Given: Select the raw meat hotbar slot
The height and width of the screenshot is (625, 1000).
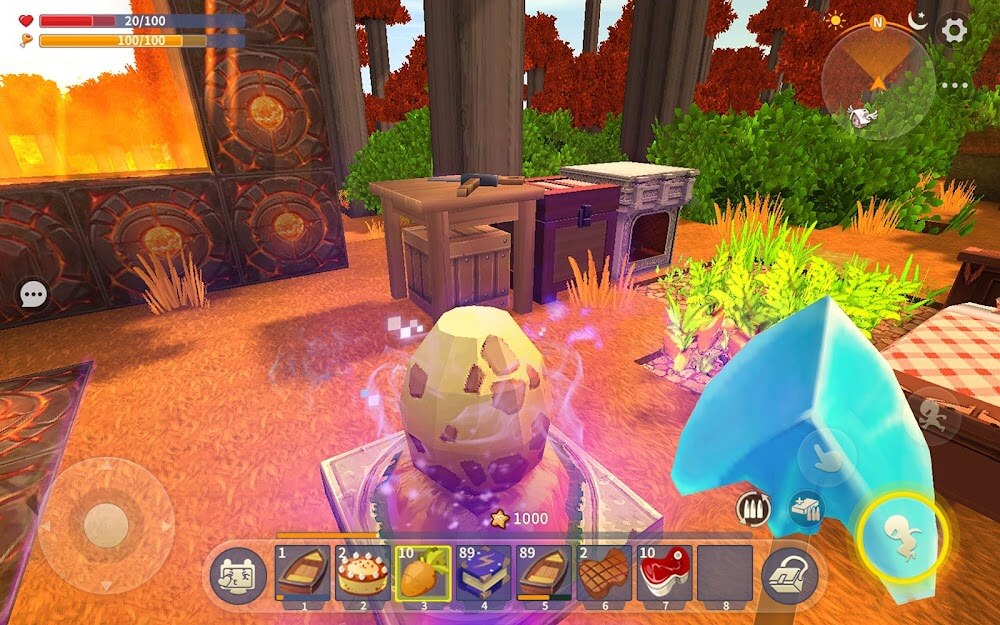Looking at the screenshot, I should (x=664, y=574).
